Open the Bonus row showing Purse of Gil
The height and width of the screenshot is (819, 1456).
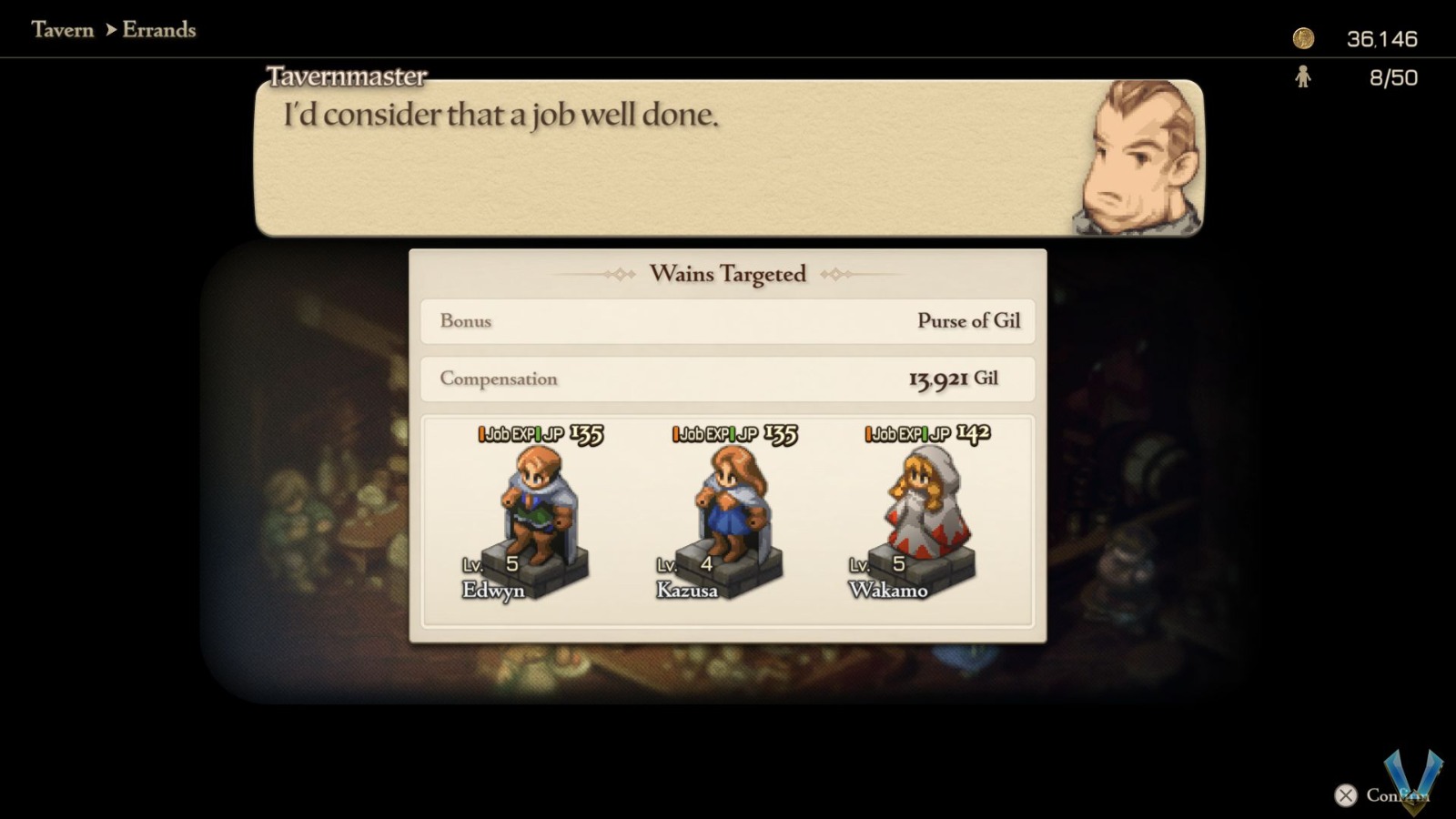tap(726, 321)
